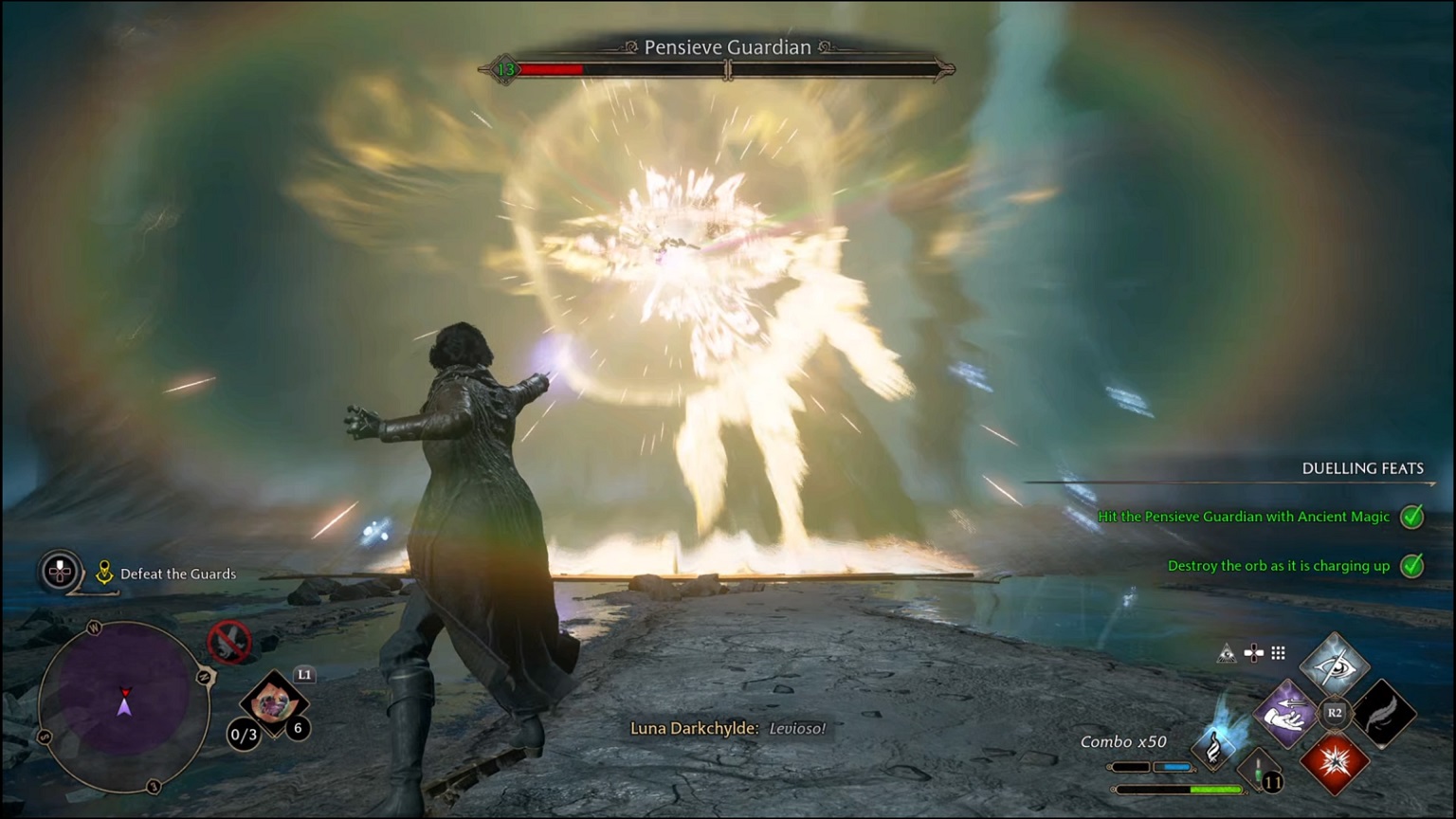Click the DUELLING FEATS panel header
Screen dimensions: 1456x819
coord(1363,468)
